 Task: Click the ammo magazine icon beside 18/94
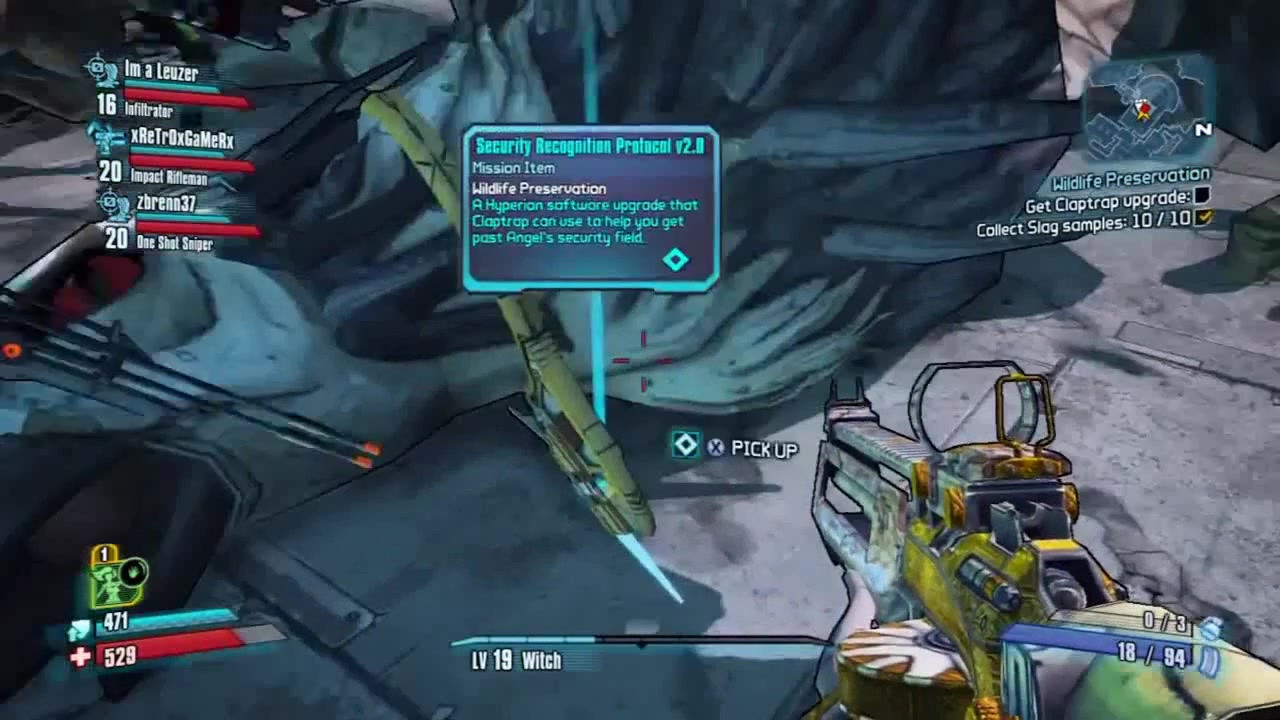click(1207, 658)
